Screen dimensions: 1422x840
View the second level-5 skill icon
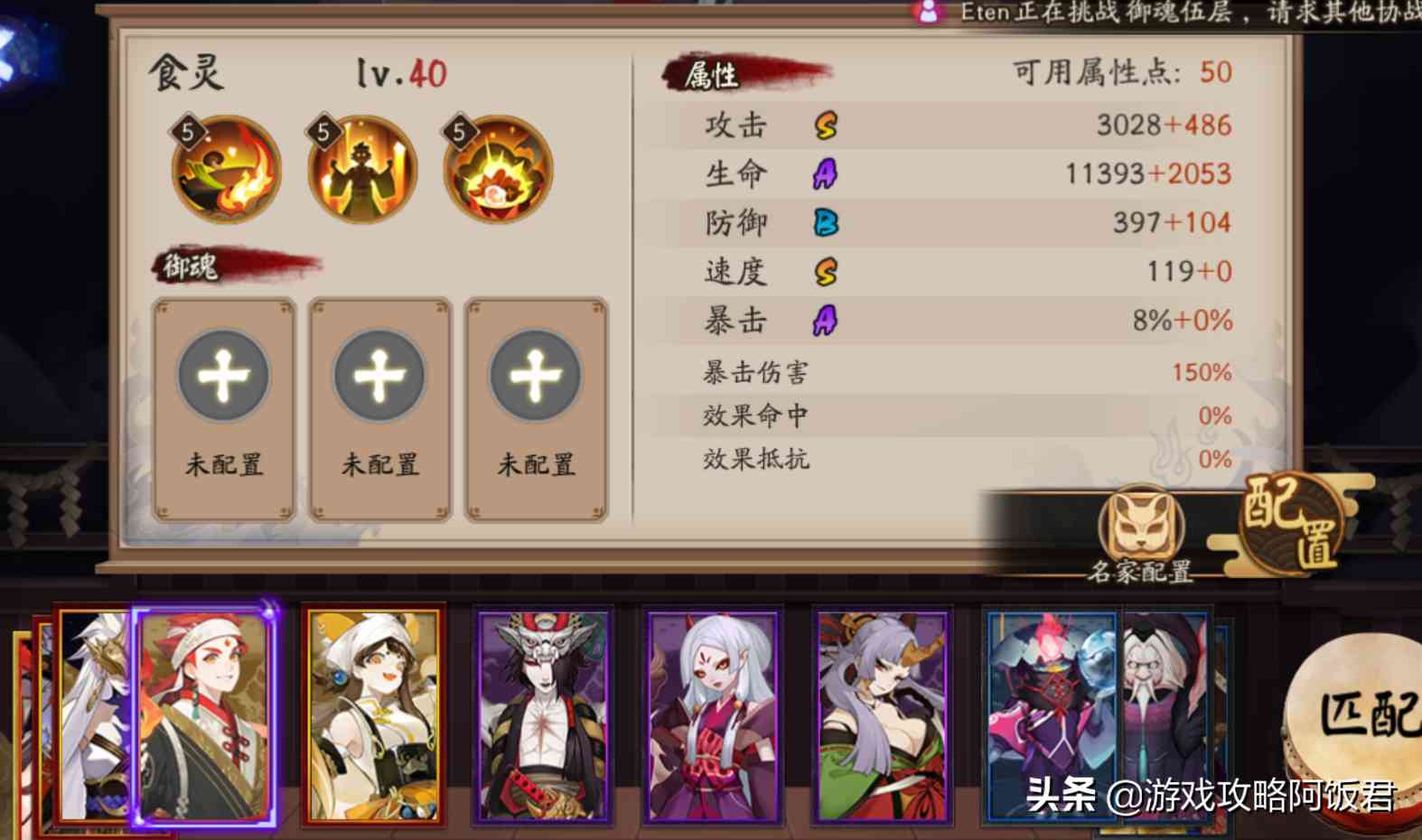(x=360, y=168)
